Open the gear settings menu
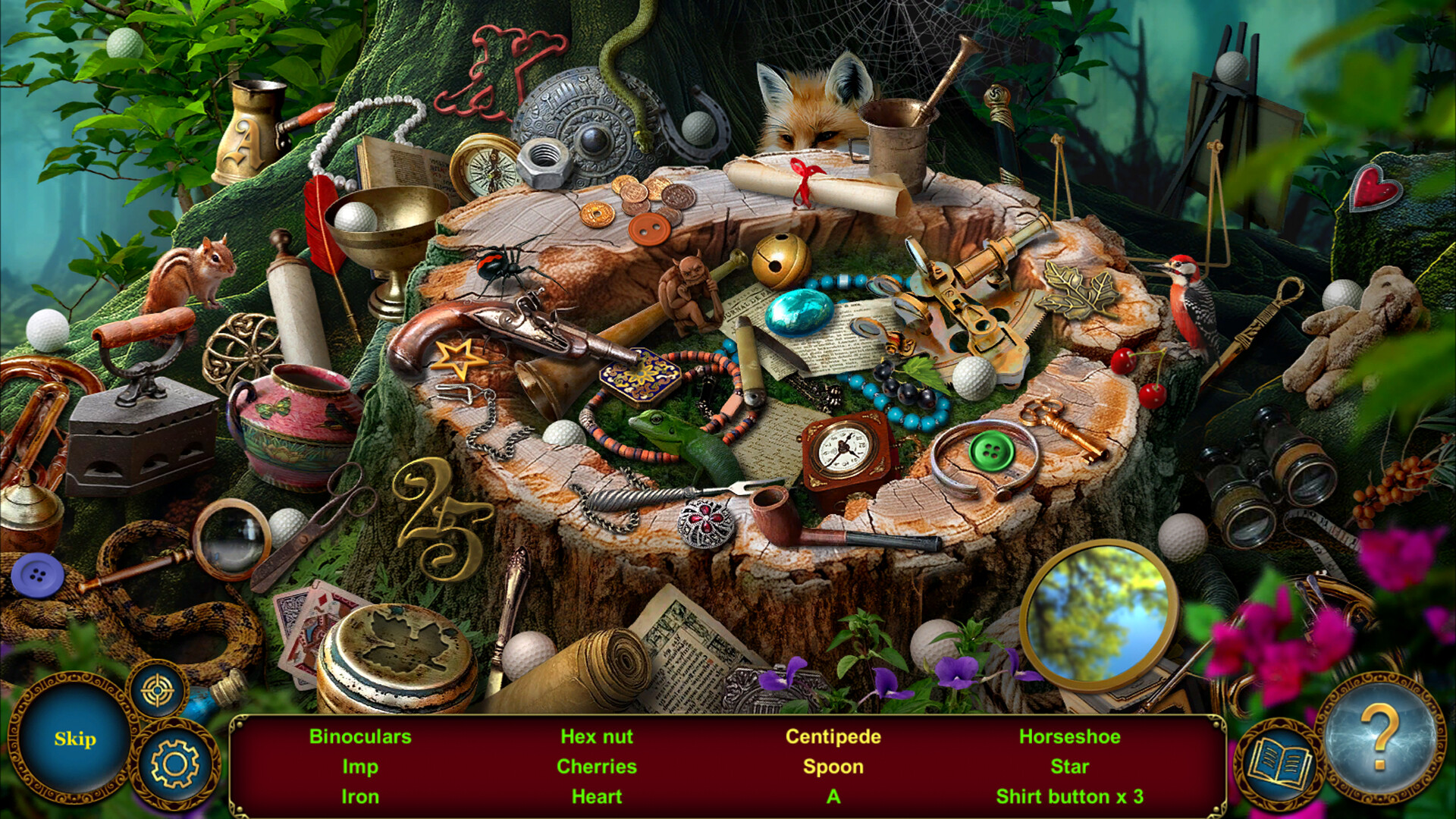The height and width of the screenshot is (819, 1456). [x=175, y=764]
